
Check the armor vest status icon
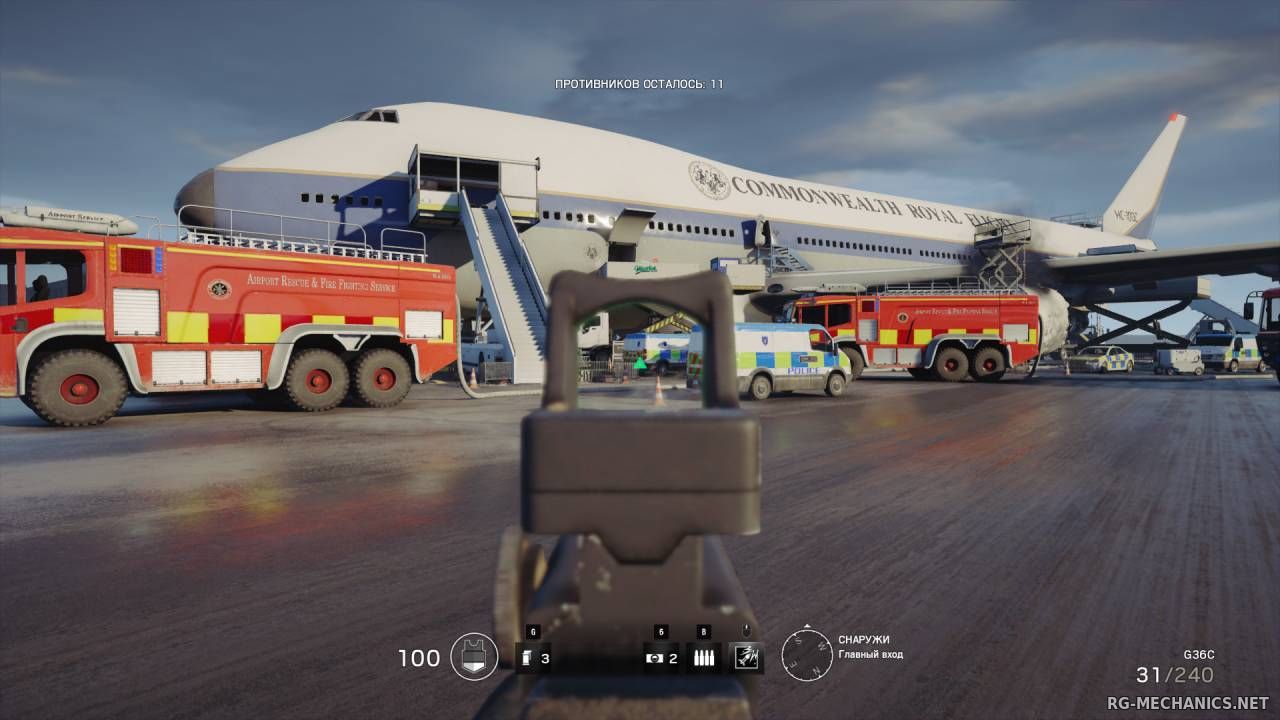[x=474, y=657]
